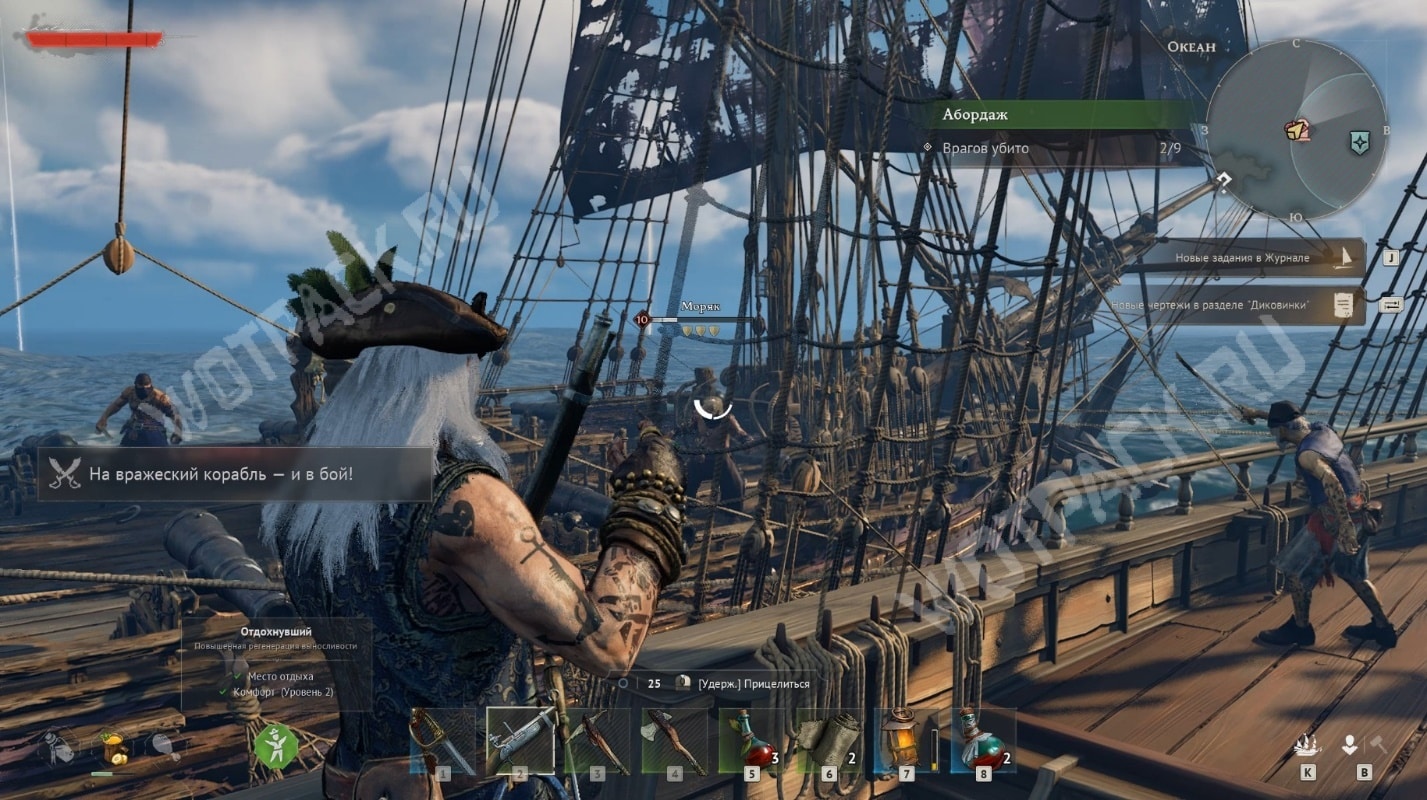
Task: Equip the axe from the hotbar
Action: point(674,741)
